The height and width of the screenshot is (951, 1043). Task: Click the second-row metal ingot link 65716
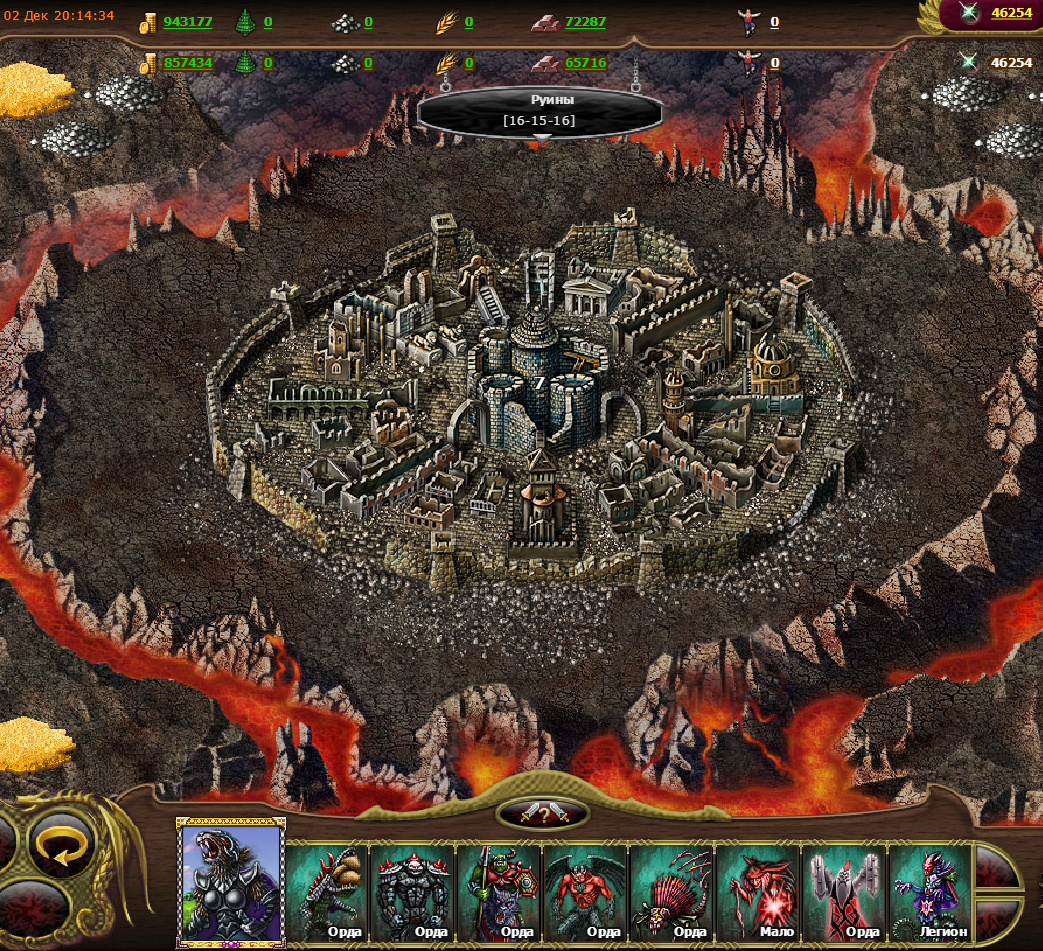pyautogui.click(x=585, y=63)
